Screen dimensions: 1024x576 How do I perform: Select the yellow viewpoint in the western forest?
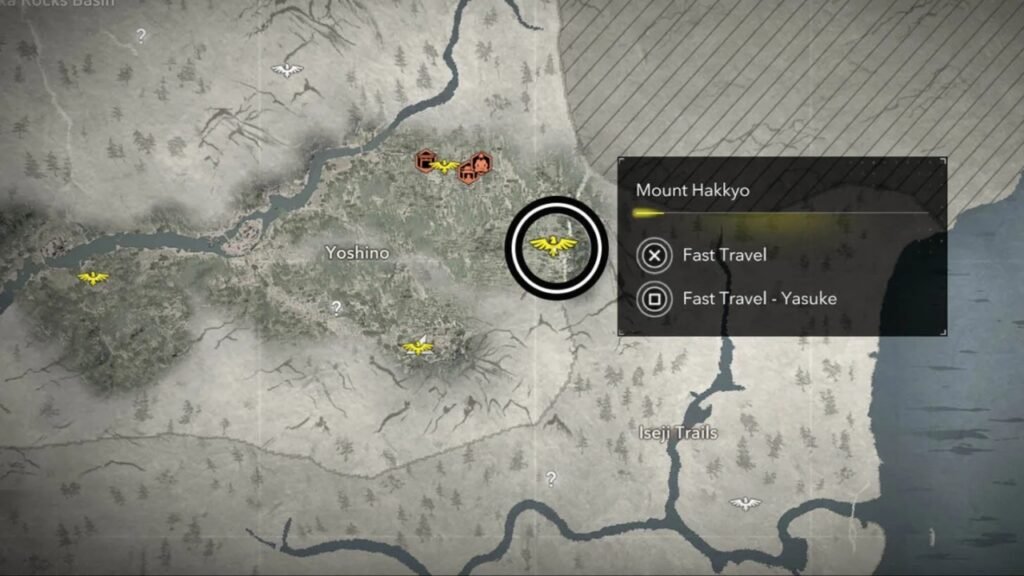click(x=93, y=278)
